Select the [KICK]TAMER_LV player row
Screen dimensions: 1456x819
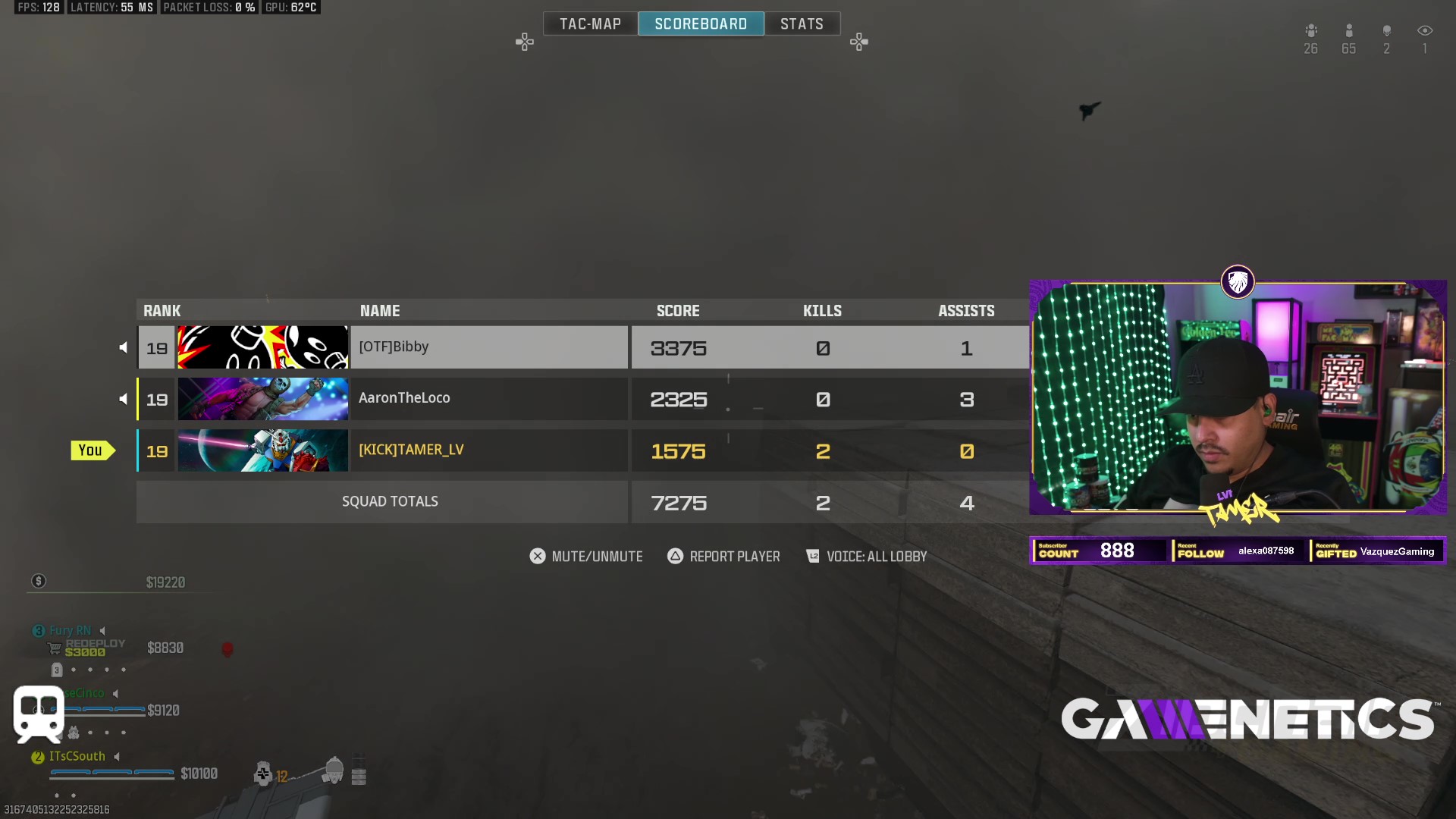coord(488,450)
